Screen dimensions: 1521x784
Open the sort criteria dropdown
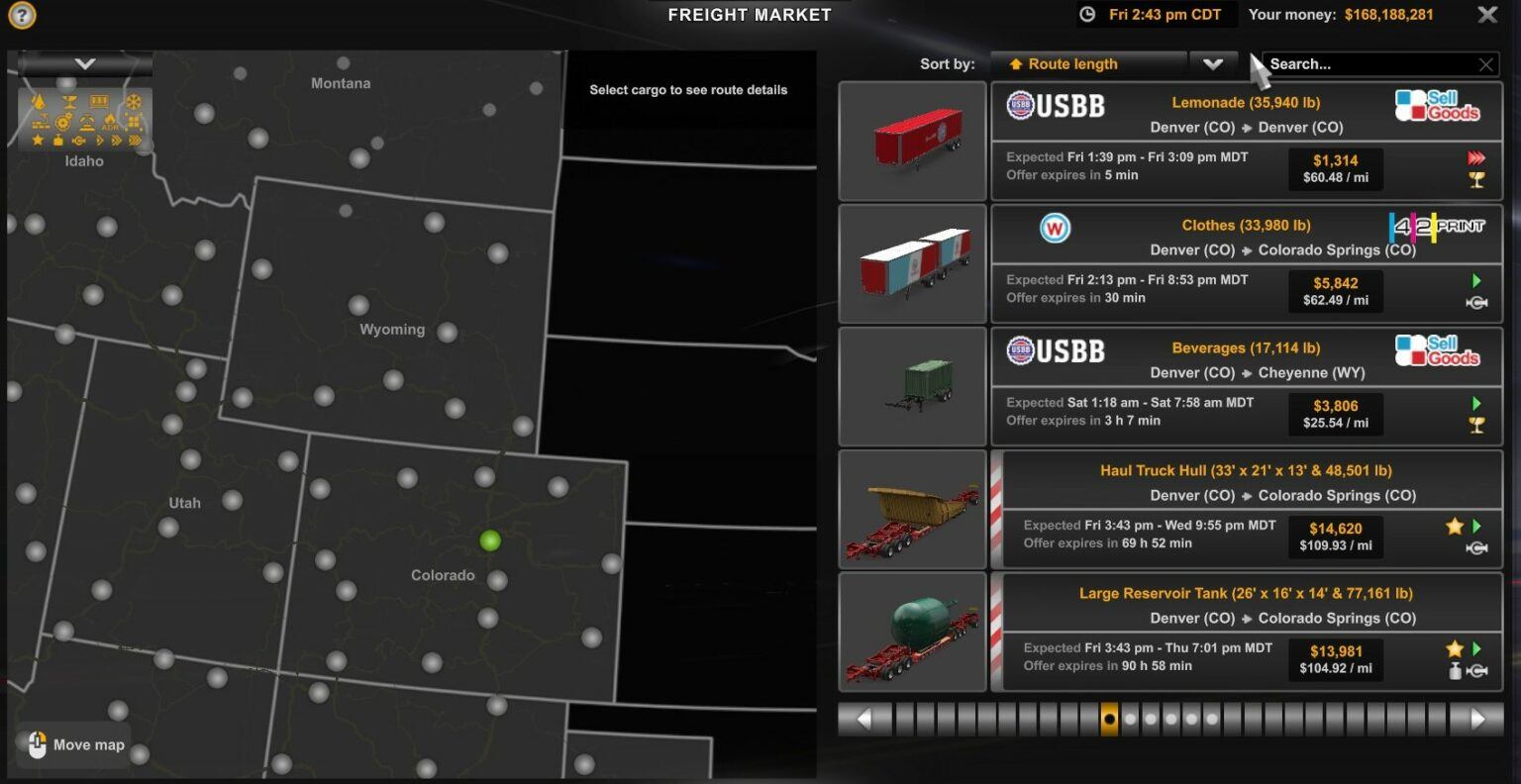(1214, 63)
